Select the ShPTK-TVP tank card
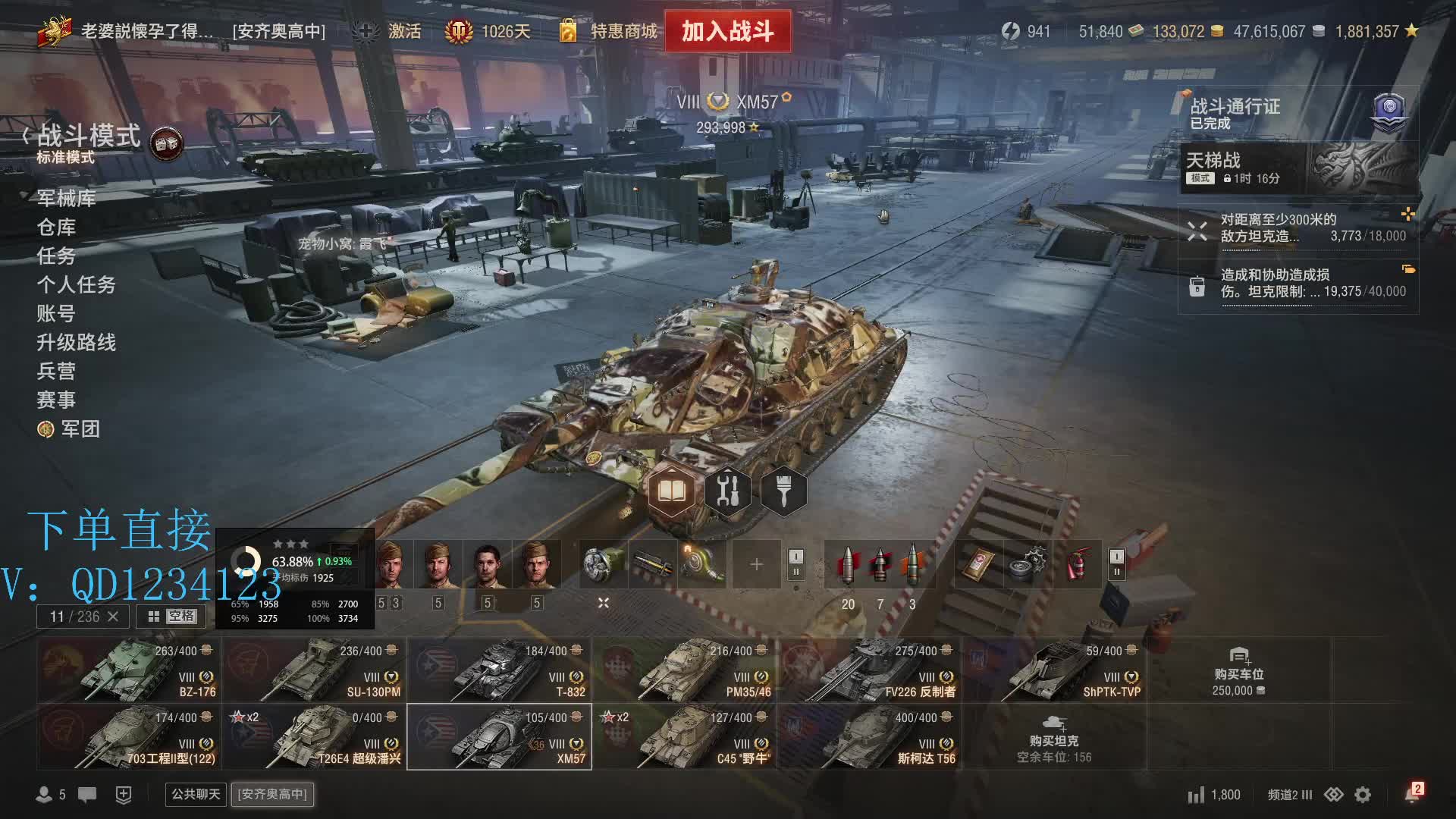The width and height of the screenshot is (1456, 819). point(1054,670)
